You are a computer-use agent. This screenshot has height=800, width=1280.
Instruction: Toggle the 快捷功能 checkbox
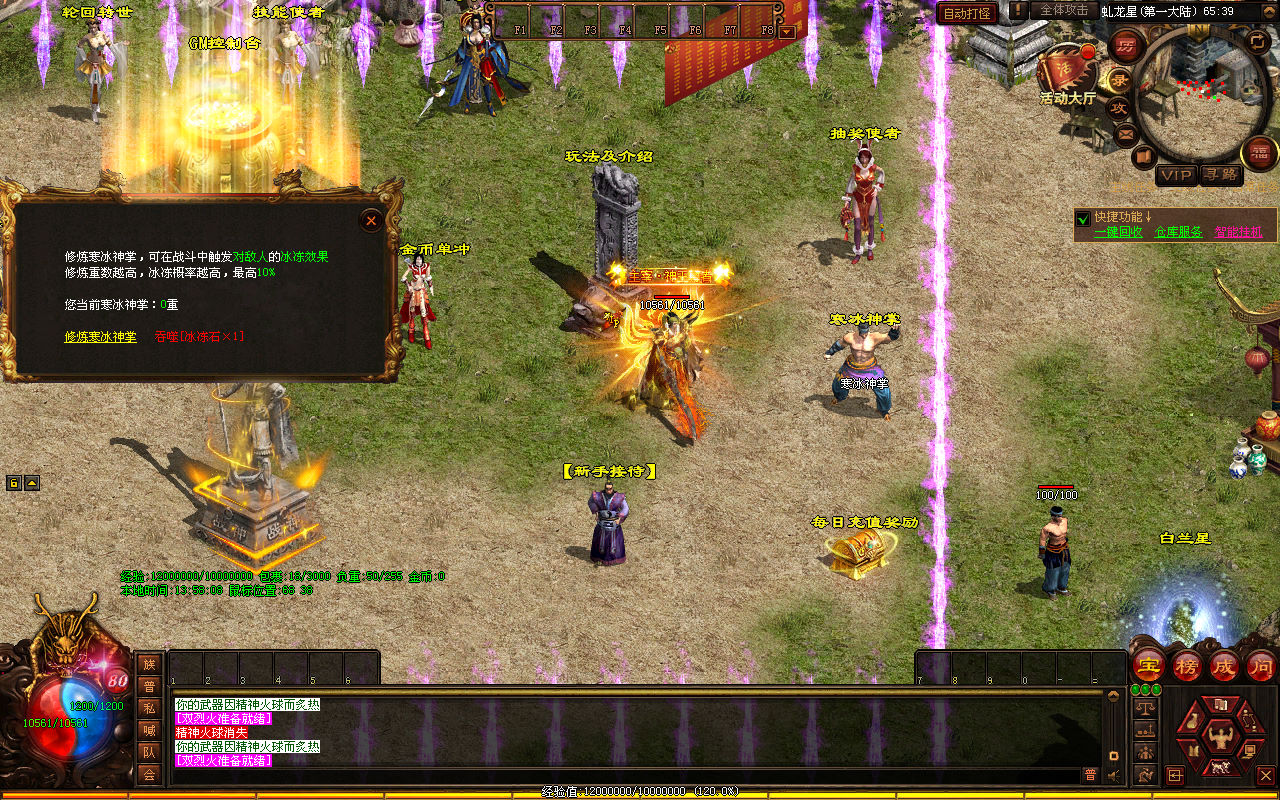coord(1082,218)
